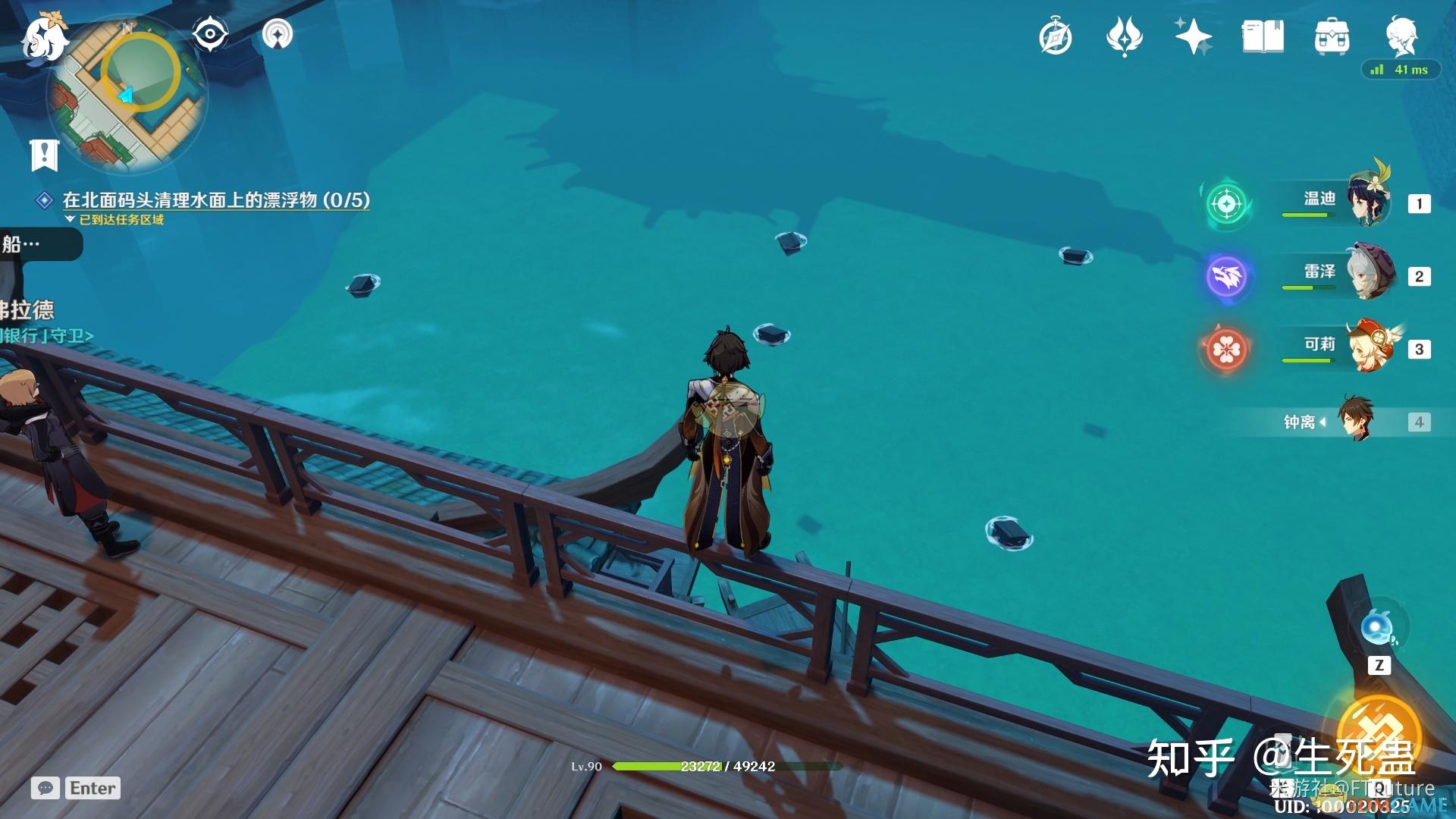Open the events wing-shaped icon
Image resolution: width=1456 pixels, height=819 pixels.
point(1124,37)
